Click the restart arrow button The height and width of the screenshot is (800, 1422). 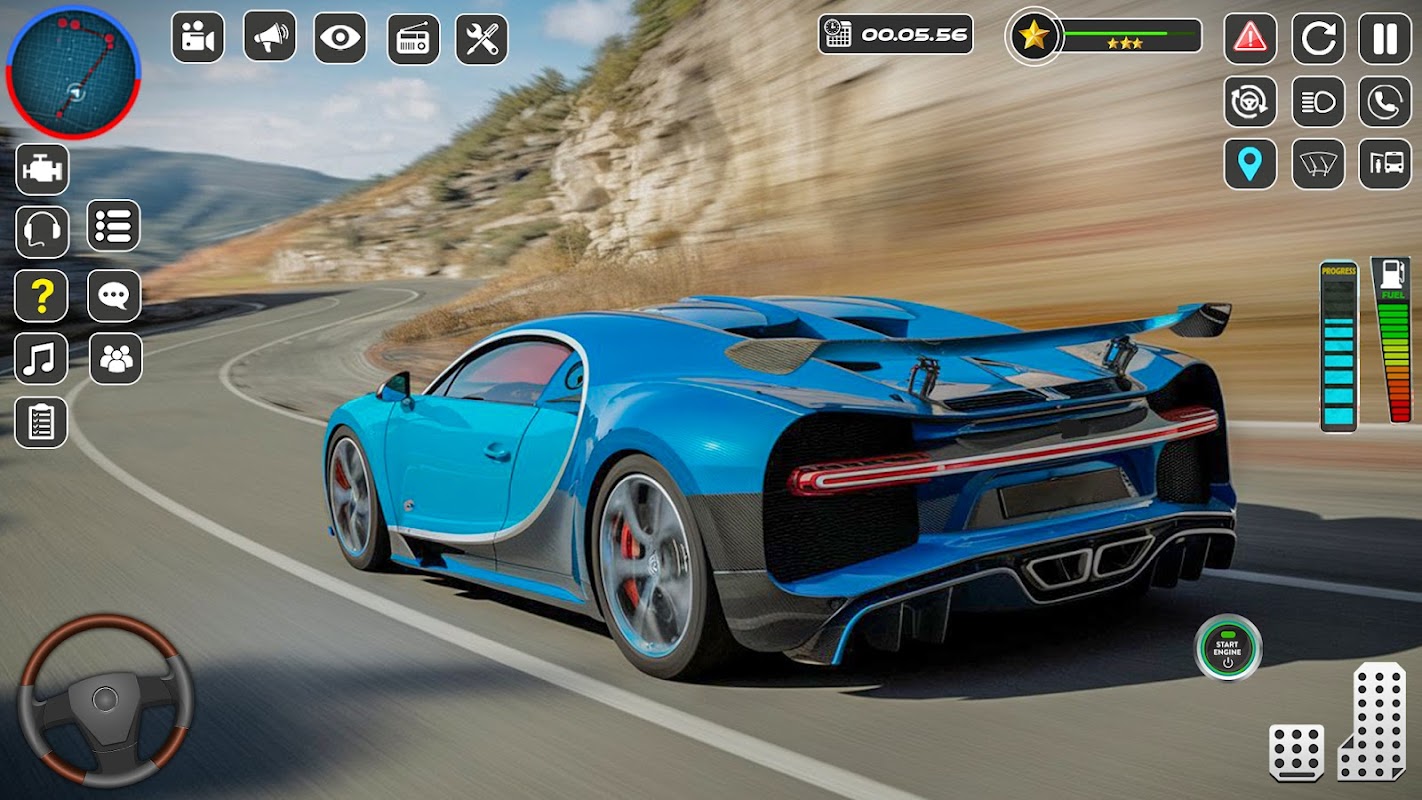pos(1317,39)
